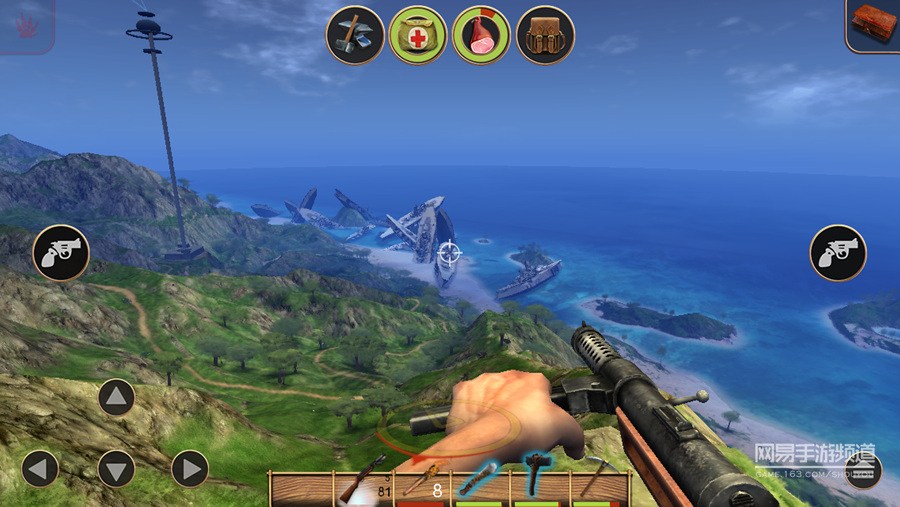
Task: Select the highlighted hammer hotbar slot
Action: [x=537, y=476]
